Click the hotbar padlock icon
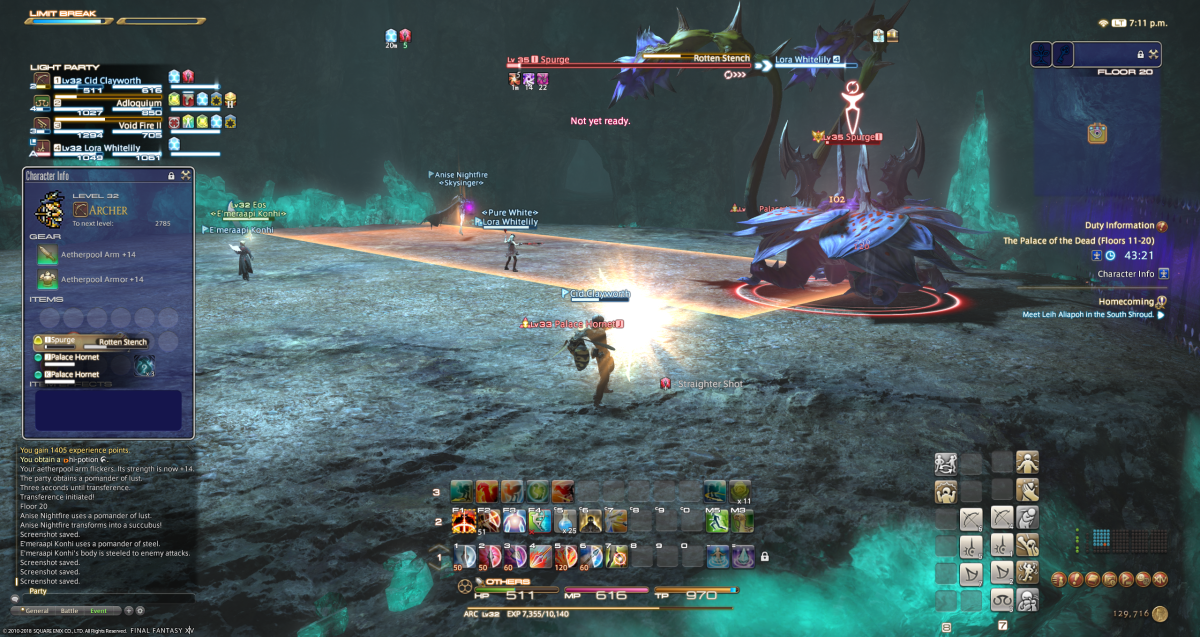The height and width of the screenshot is (637, 1200). click(x=764, y=556)
